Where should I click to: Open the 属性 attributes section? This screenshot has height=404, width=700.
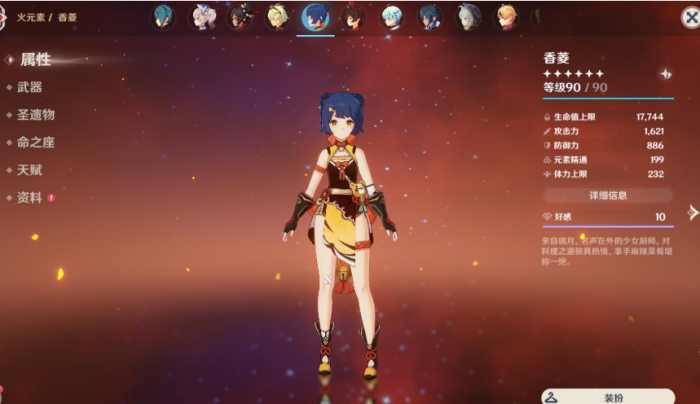click(x=36, y=60)
